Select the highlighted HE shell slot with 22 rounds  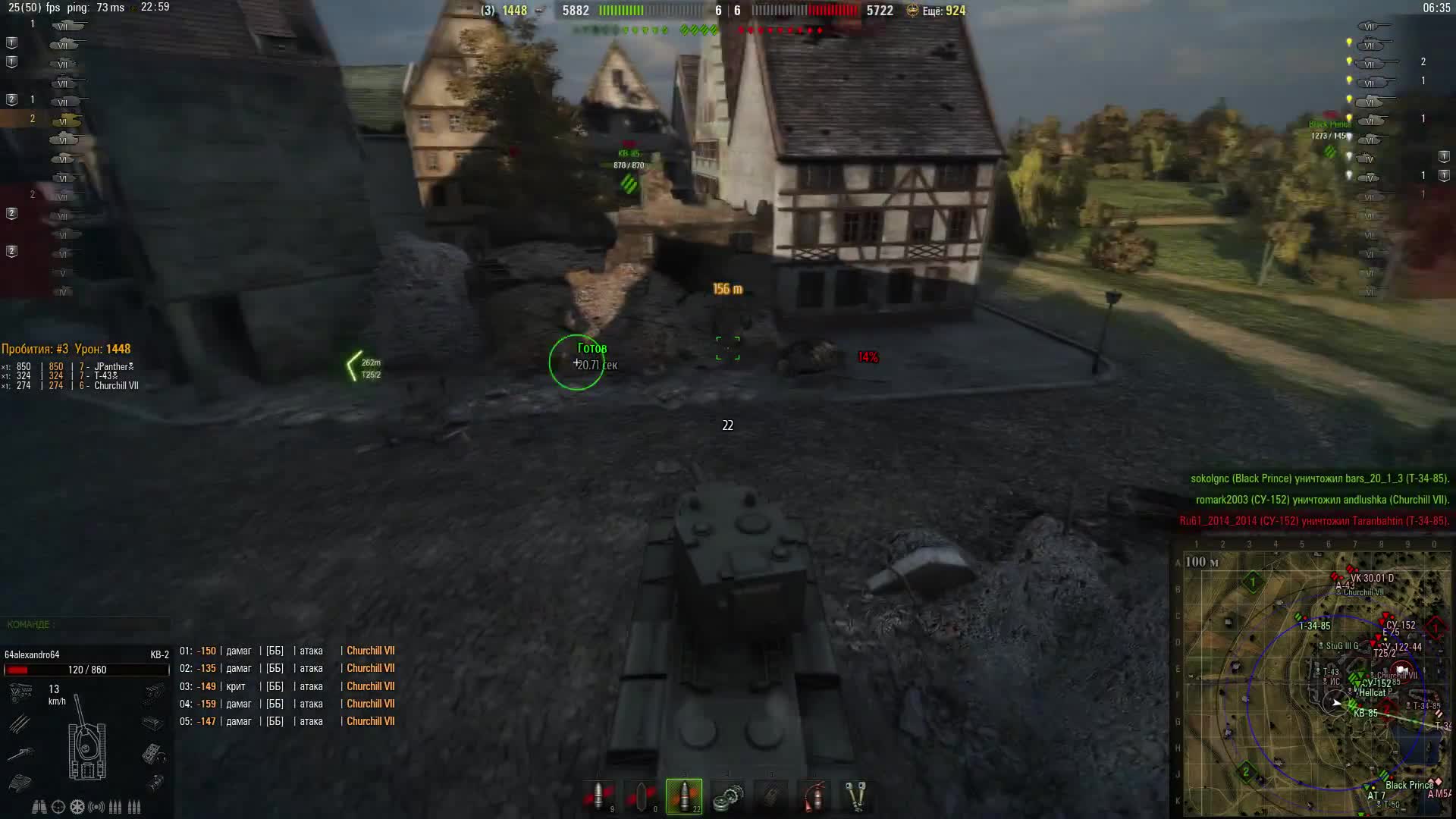[684, 796]
